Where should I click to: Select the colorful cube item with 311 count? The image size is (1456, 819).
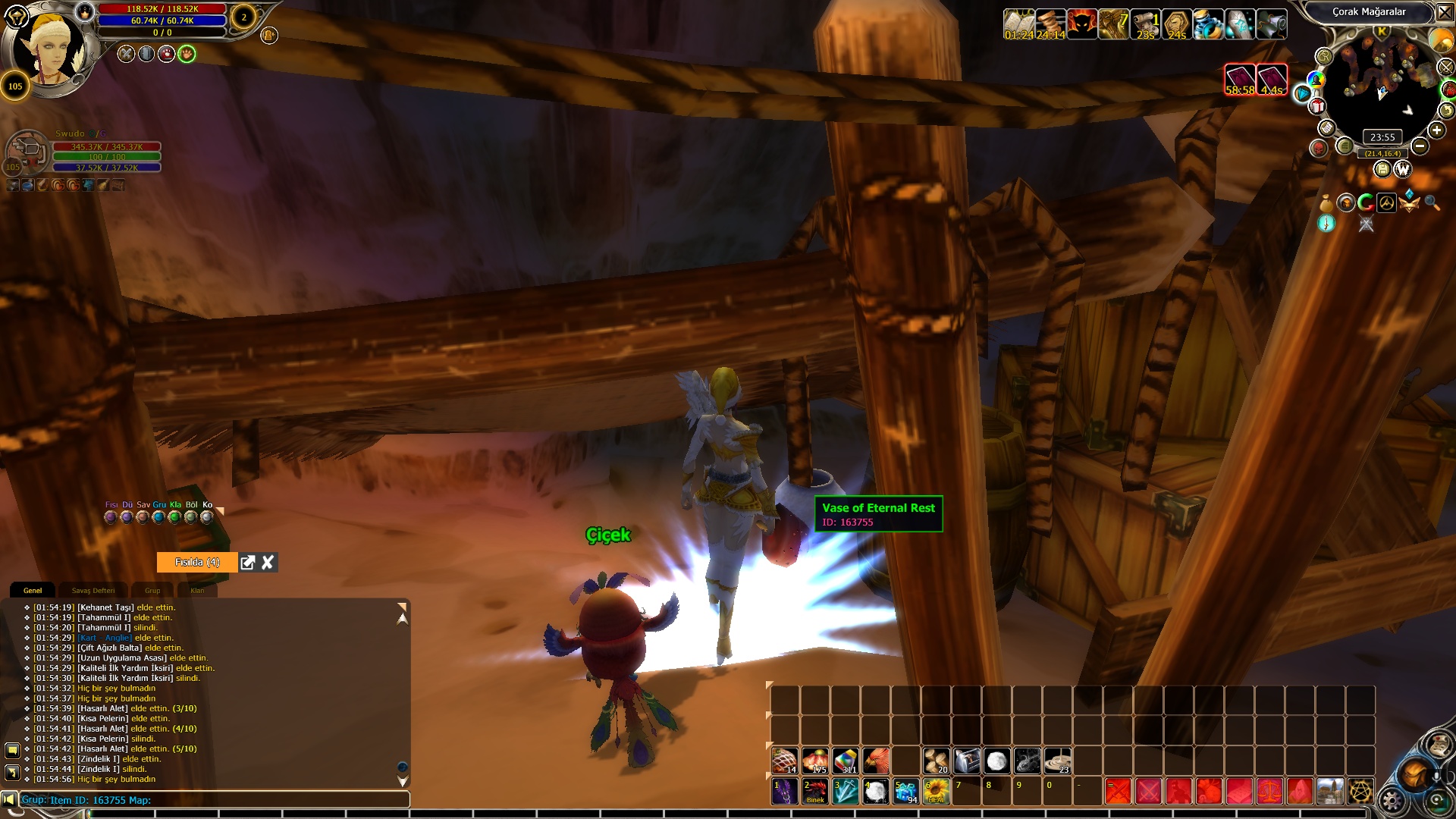click(846, 761)
